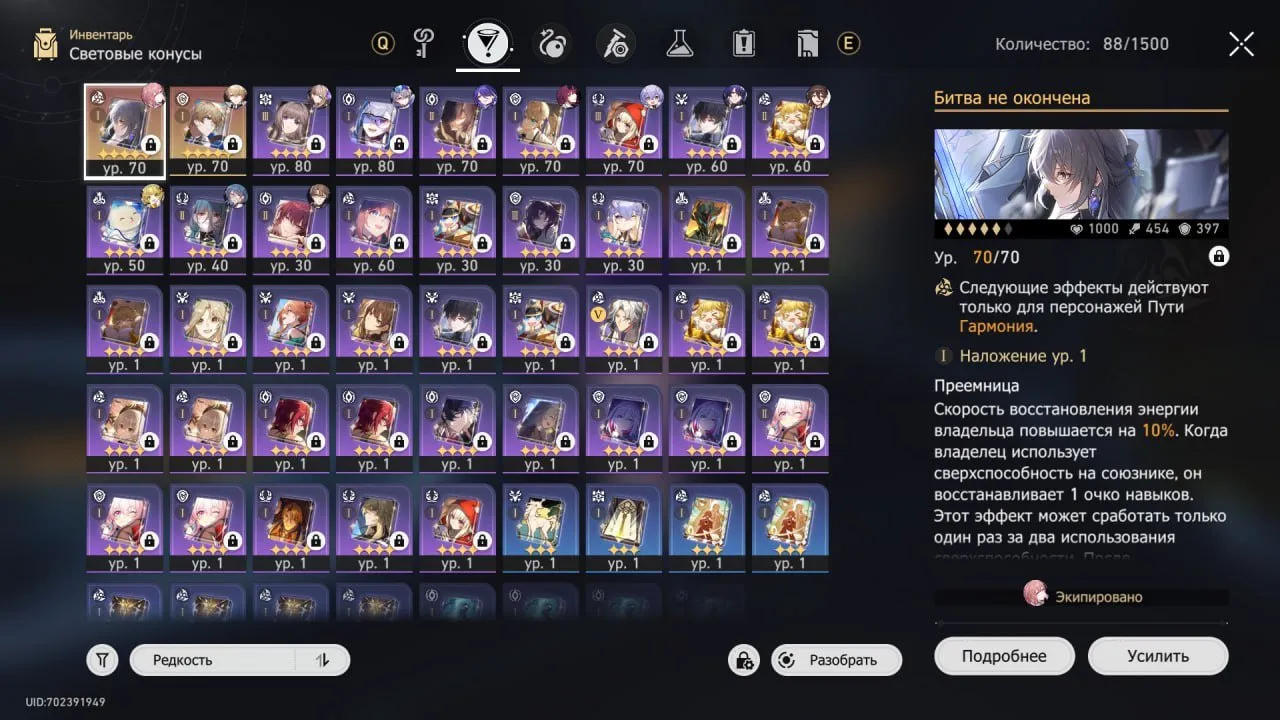This screenshot has width=1280, height=720.
Task: Click the auto-lock settings icon
Action: [742, 660]
